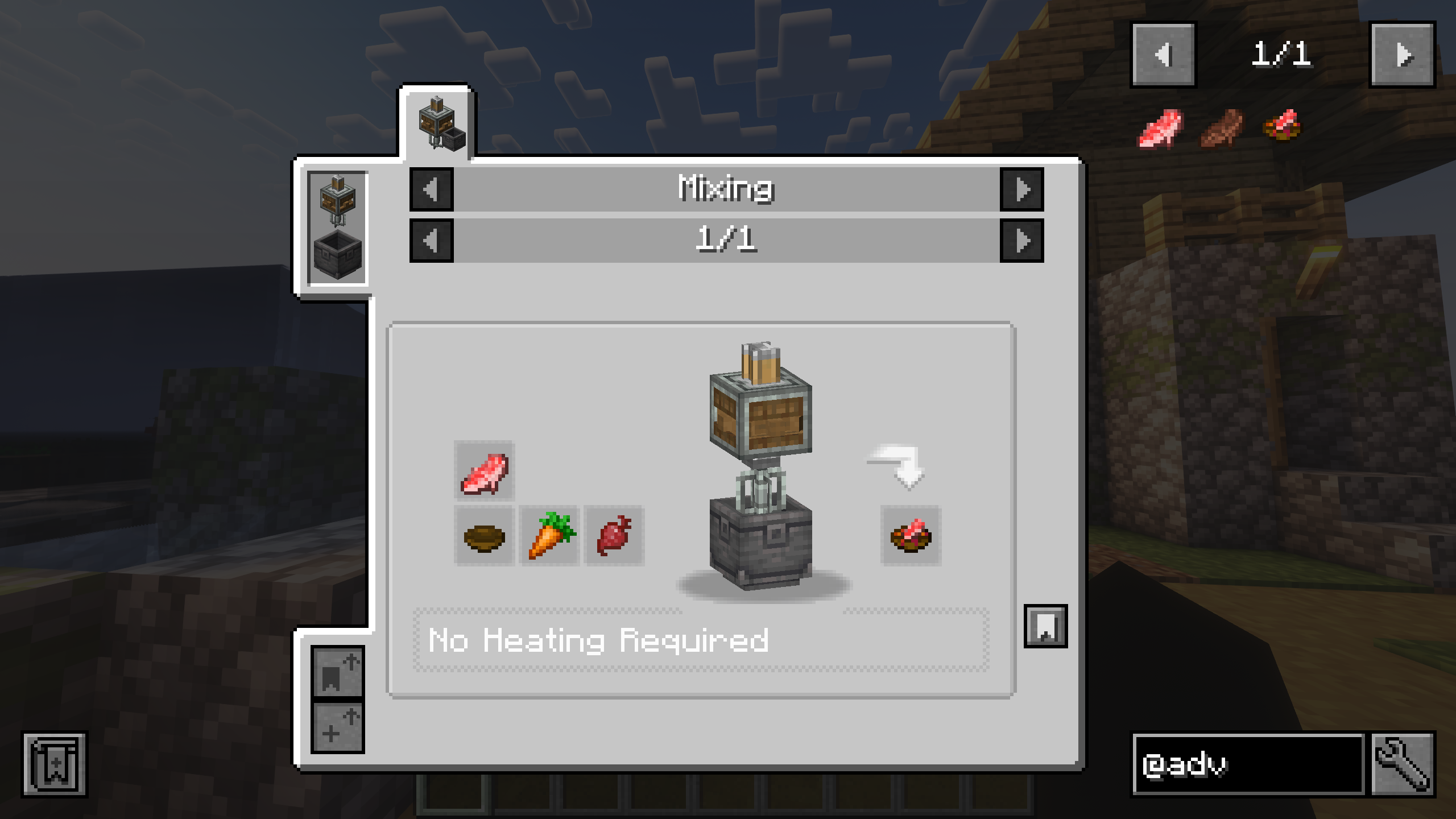The width and height of the screenshot is (1456, 819).
Task: Click the bookmark with arrow button
Action: 338,671
